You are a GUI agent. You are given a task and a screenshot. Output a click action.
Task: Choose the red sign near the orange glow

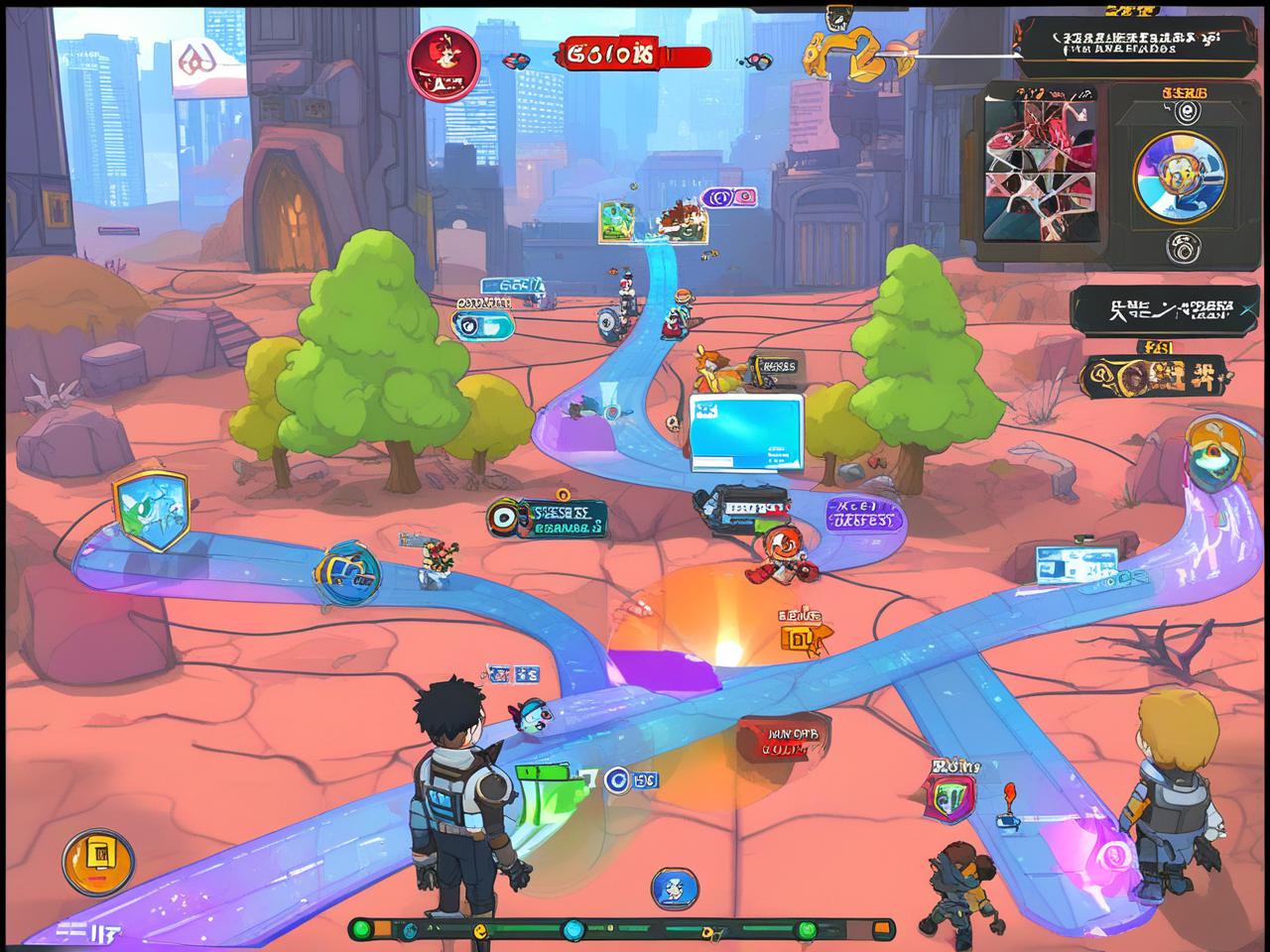pyautogui.click(x=783, y=739)
